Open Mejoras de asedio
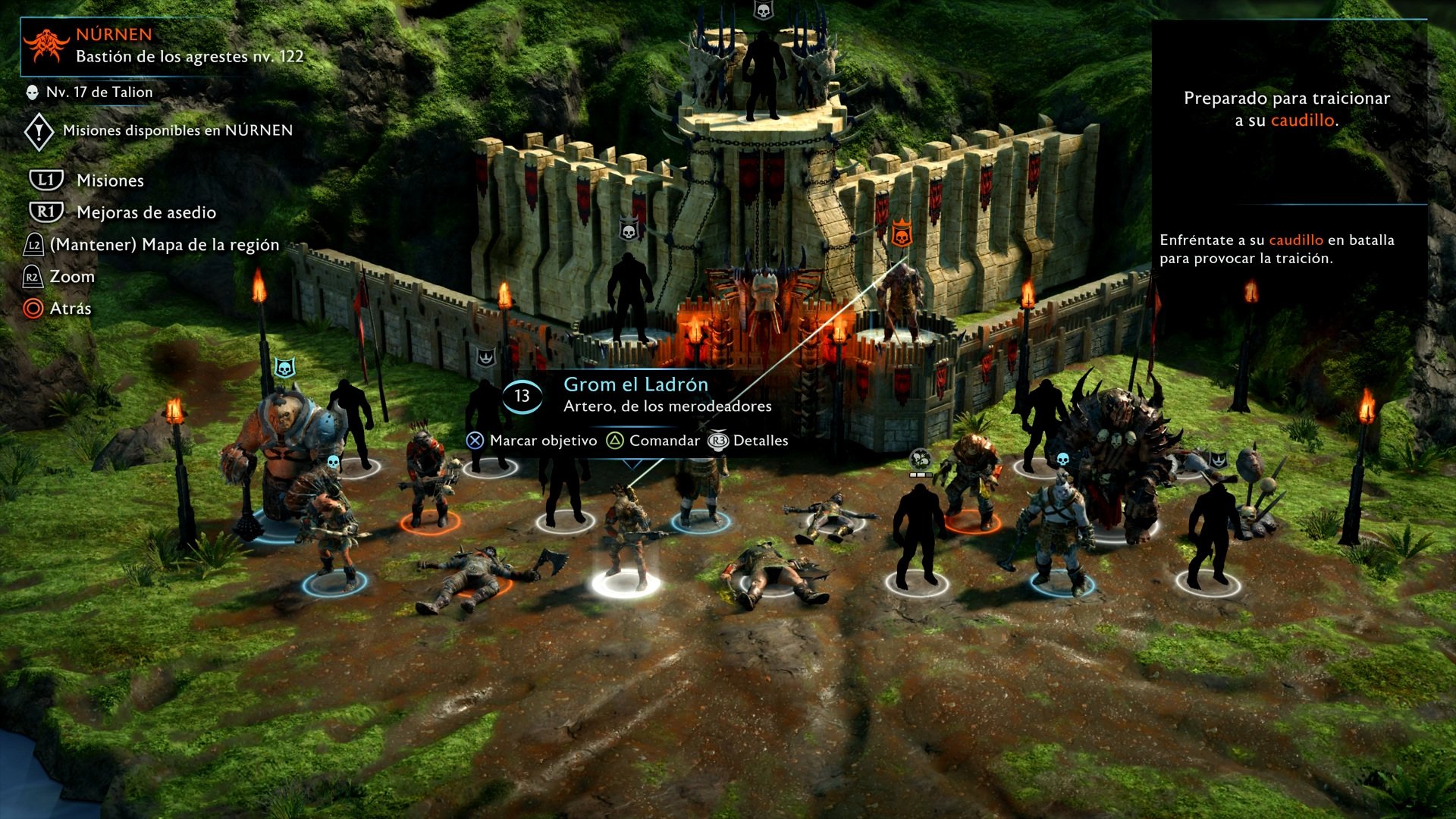Screen dimensions: 1456x819 [146, 212]
